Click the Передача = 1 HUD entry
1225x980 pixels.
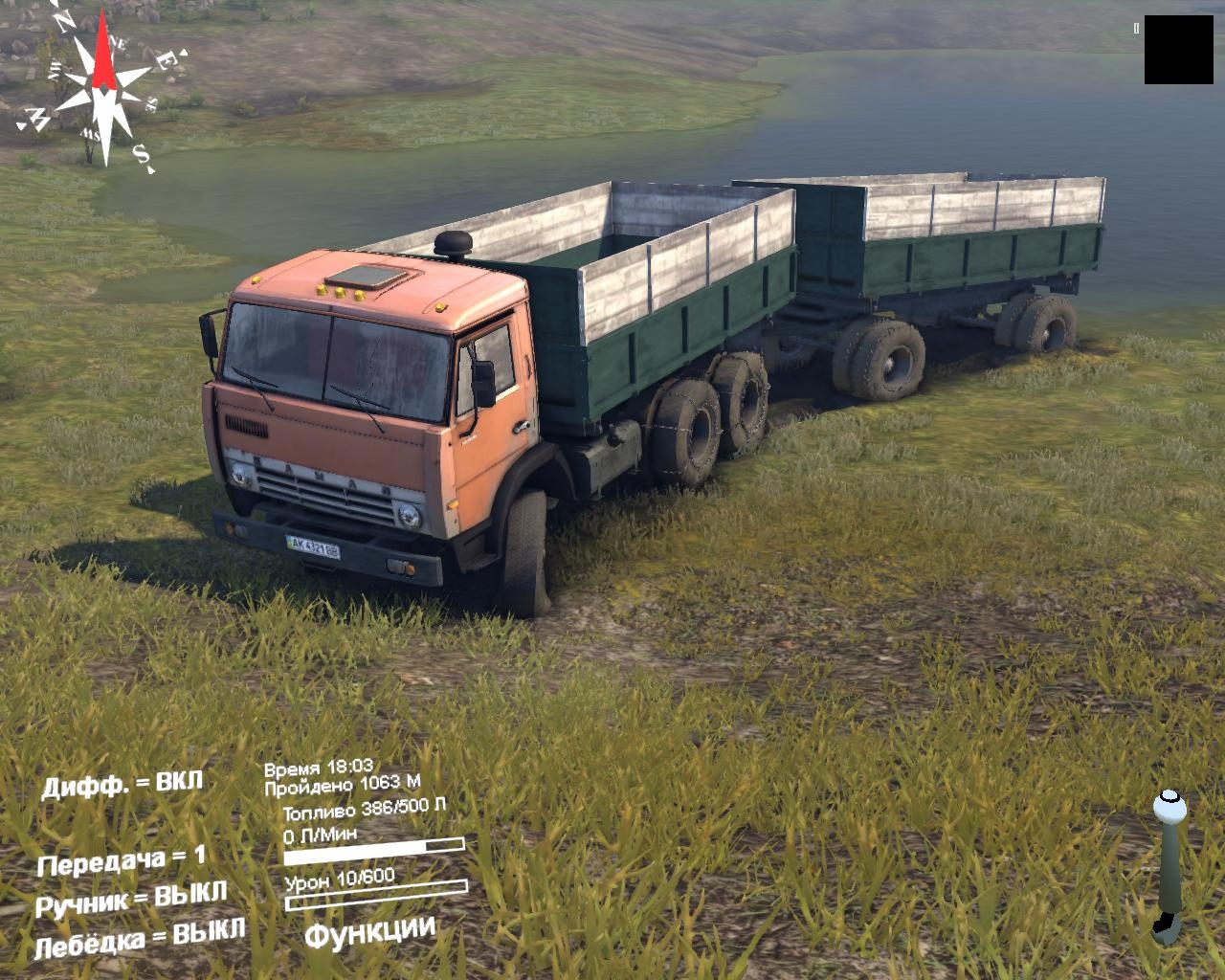121,859
